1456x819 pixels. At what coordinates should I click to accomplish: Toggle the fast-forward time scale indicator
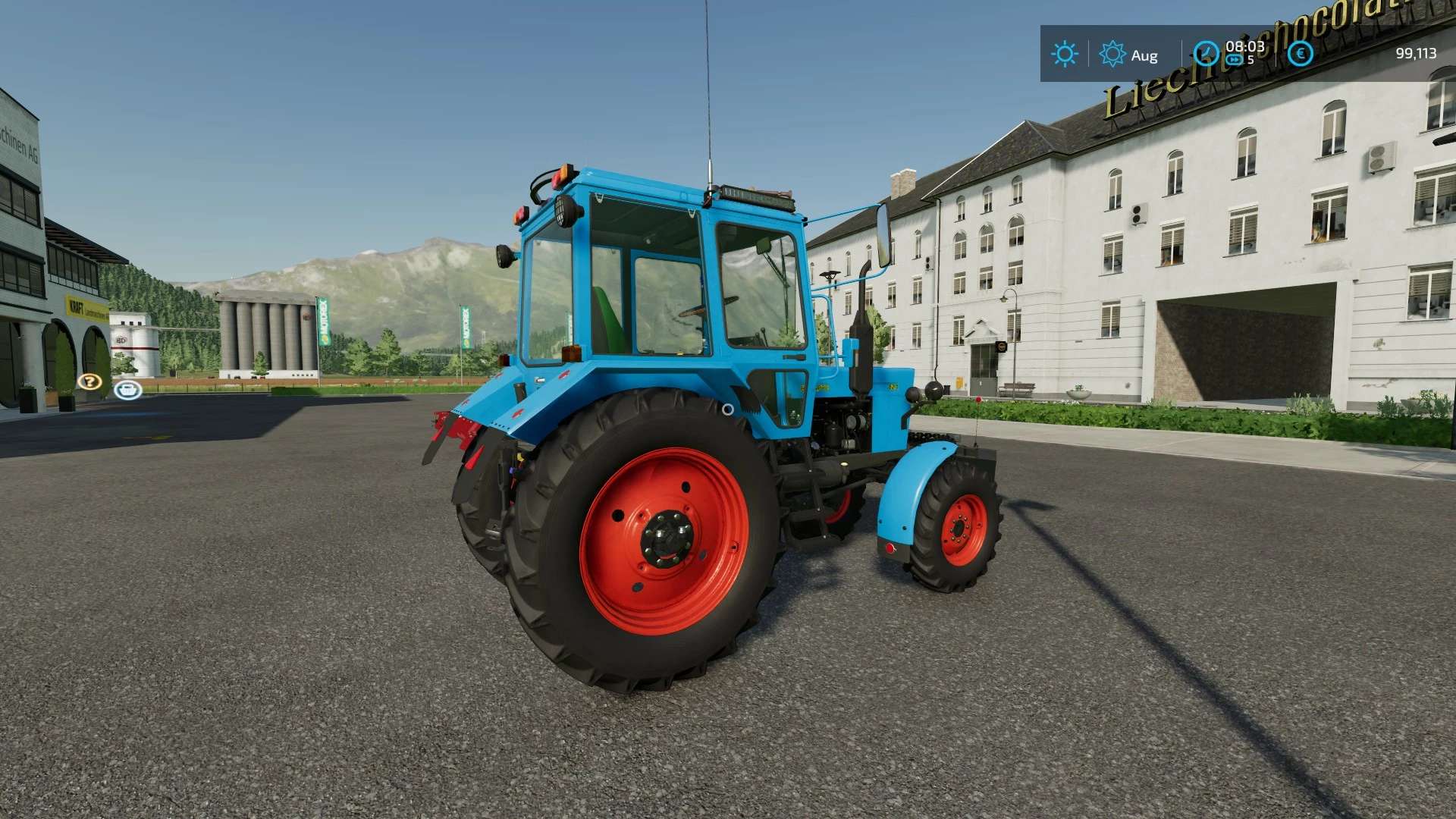[1235, 60]
